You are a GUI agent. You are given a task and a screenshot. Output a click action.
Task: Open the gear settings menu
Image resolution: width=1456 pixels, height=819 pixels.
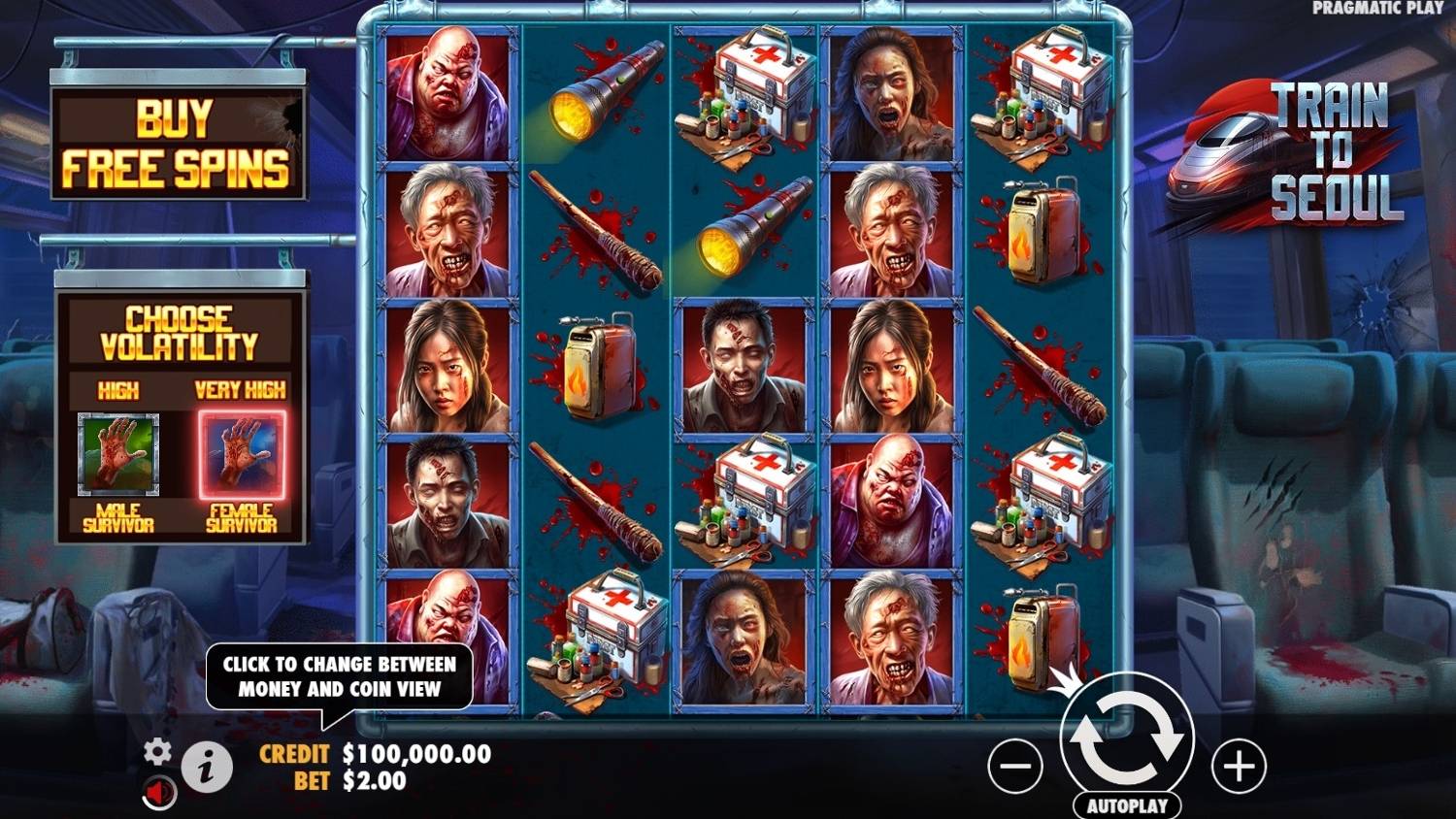point(157,750)
